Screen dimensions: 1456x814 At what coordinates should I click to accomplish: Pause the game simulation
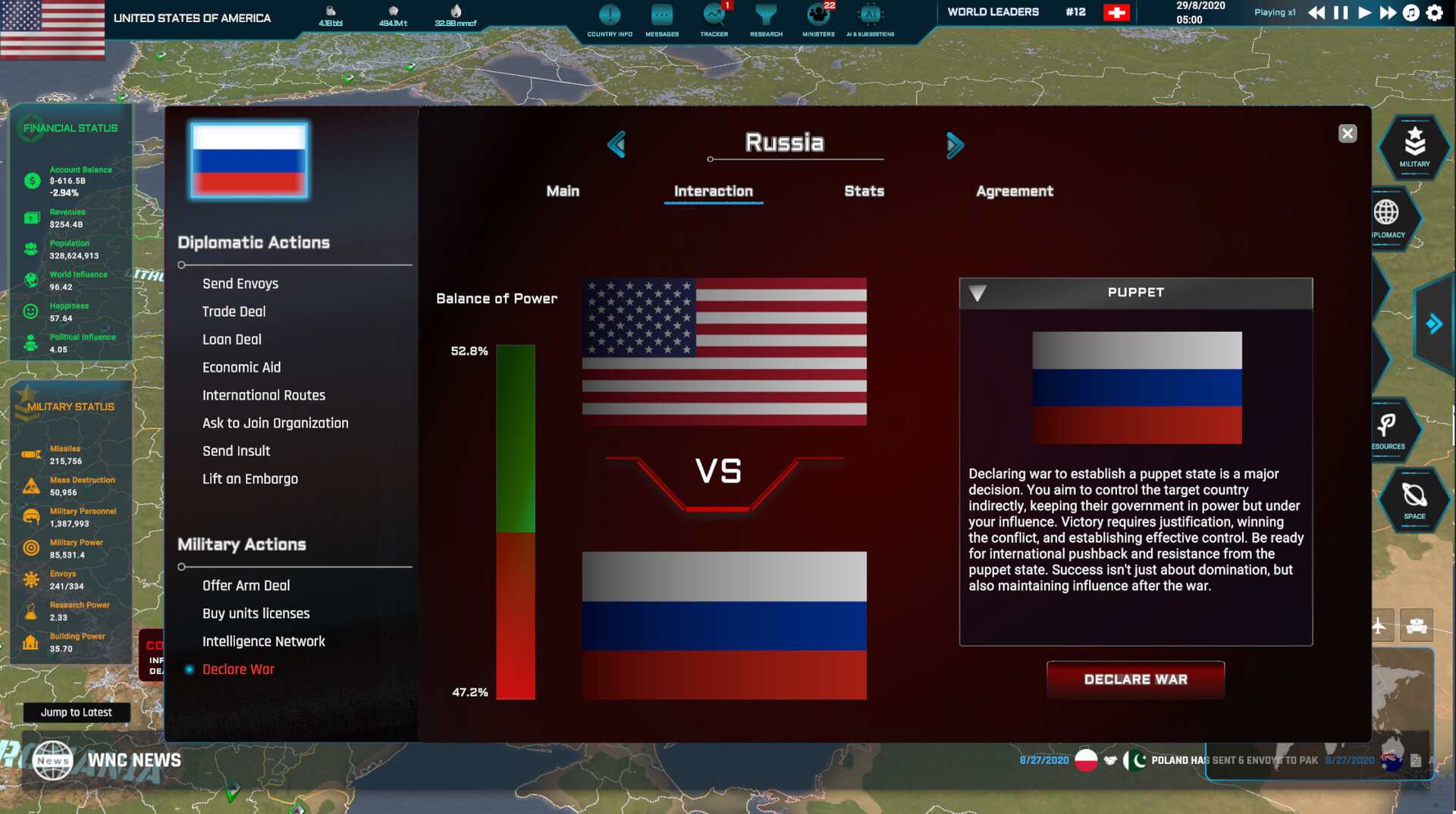pos(1339,12)
